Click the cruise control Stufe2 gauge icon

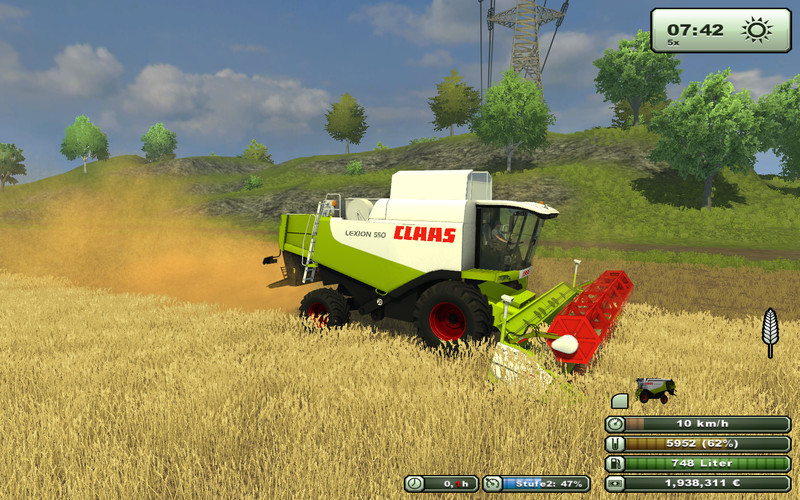click(x=493, y=484)
